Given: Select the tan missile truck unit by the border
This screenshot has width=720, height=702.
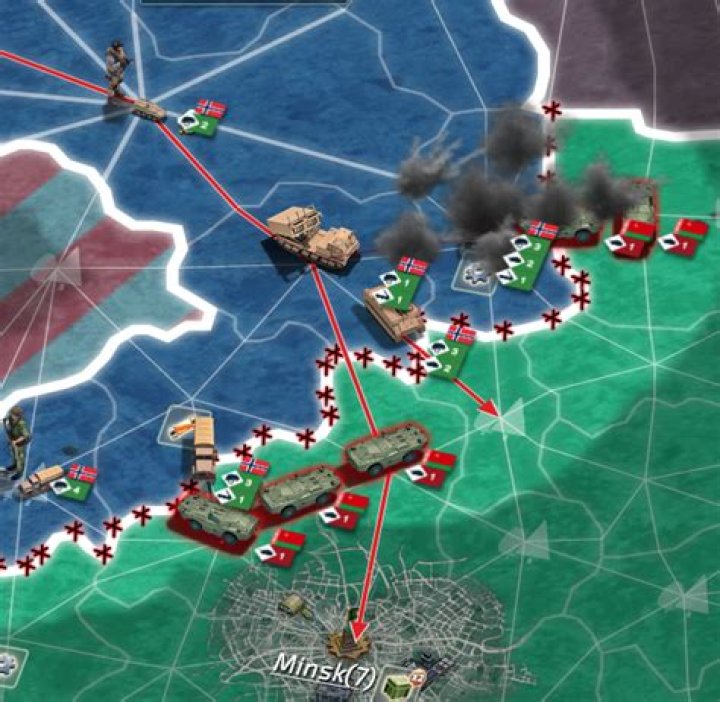Looking at the screenshot, I should pyautogui.click(x=199, y=441).
